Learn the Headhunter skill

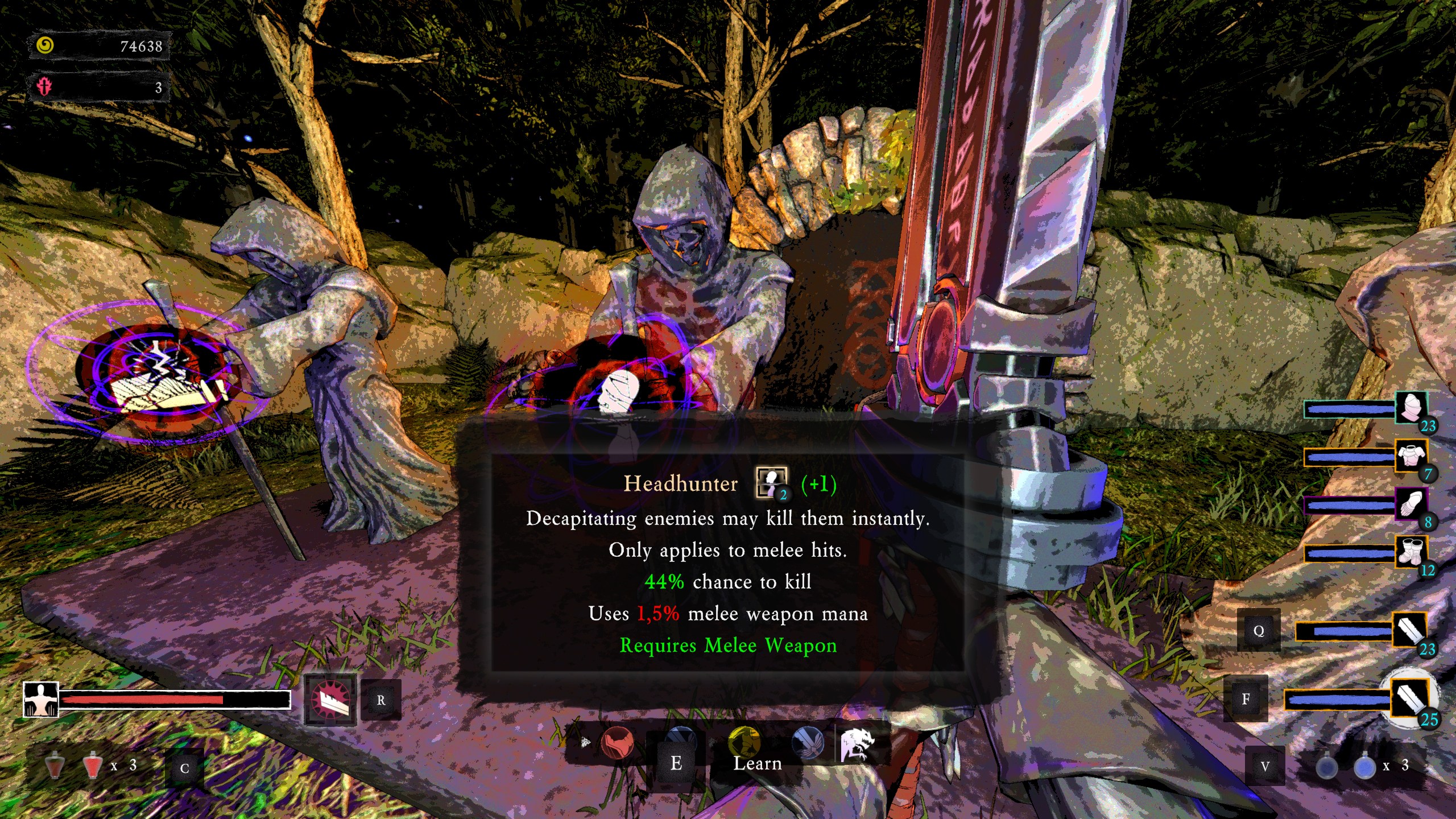pyautogui.click(x=756, y=763)
